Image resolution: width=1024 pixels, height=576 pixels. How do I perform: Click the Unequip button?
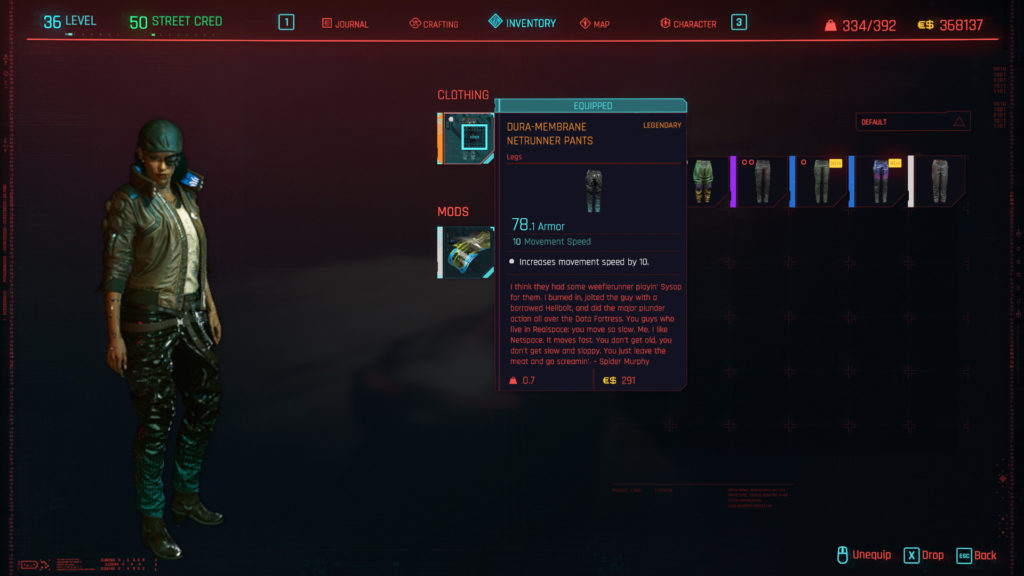point(865,555)
